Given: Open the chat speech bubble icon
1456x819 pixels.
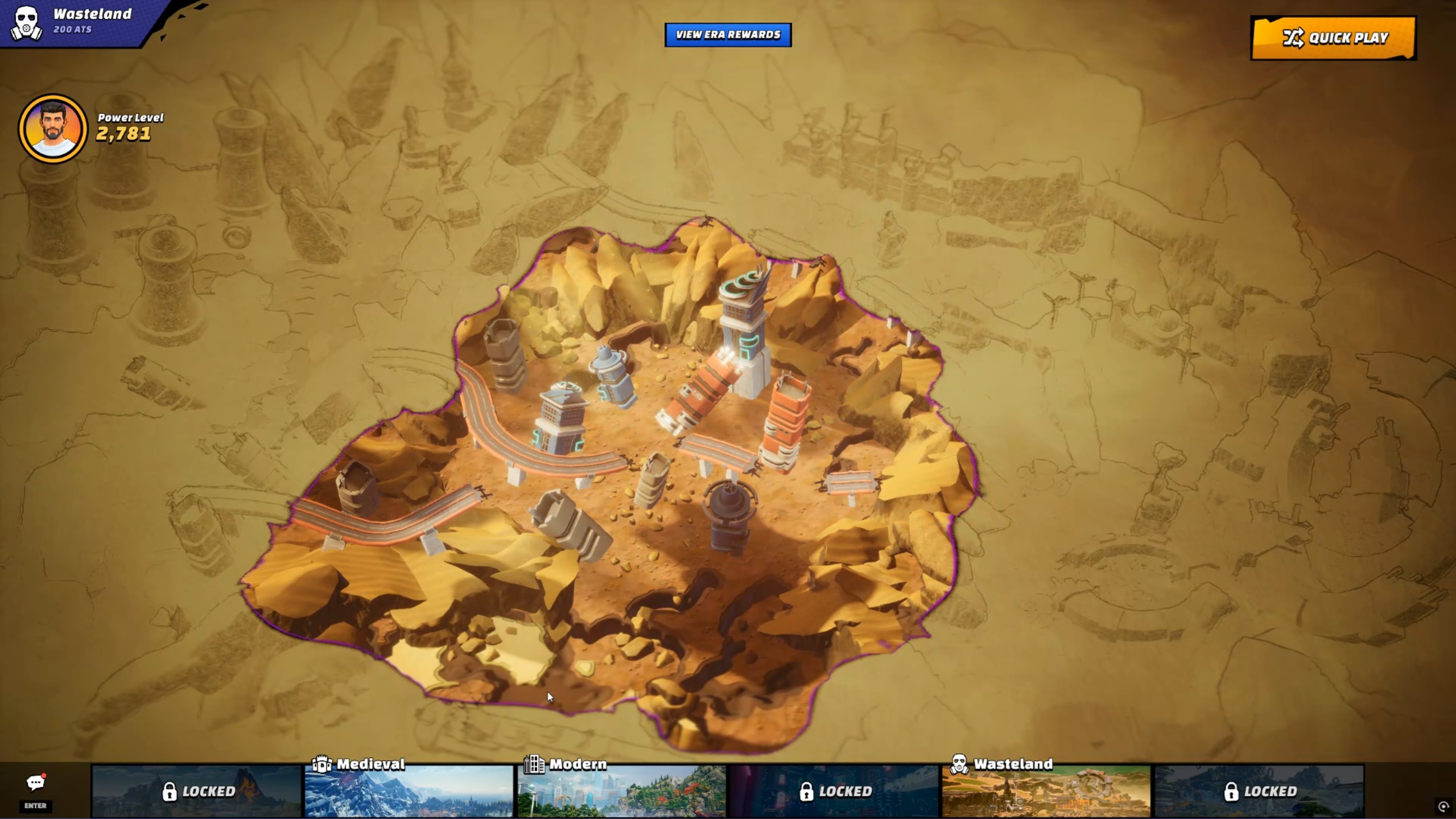Looking at the screenshot, I should coord(35,783).
